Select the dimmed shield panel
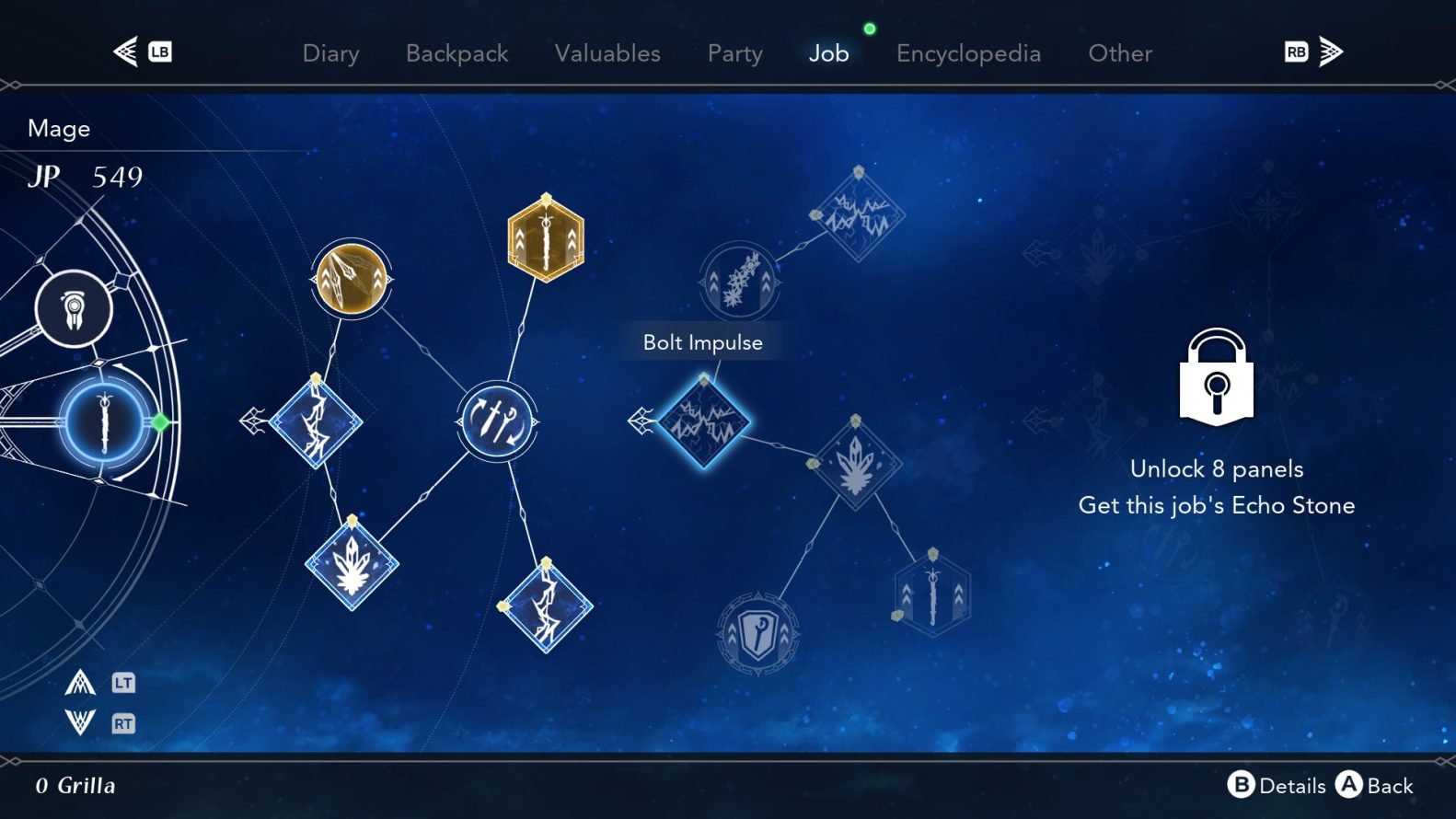Image resolution: width=1456 pixels, height=819 pixels. click(757, 633)
